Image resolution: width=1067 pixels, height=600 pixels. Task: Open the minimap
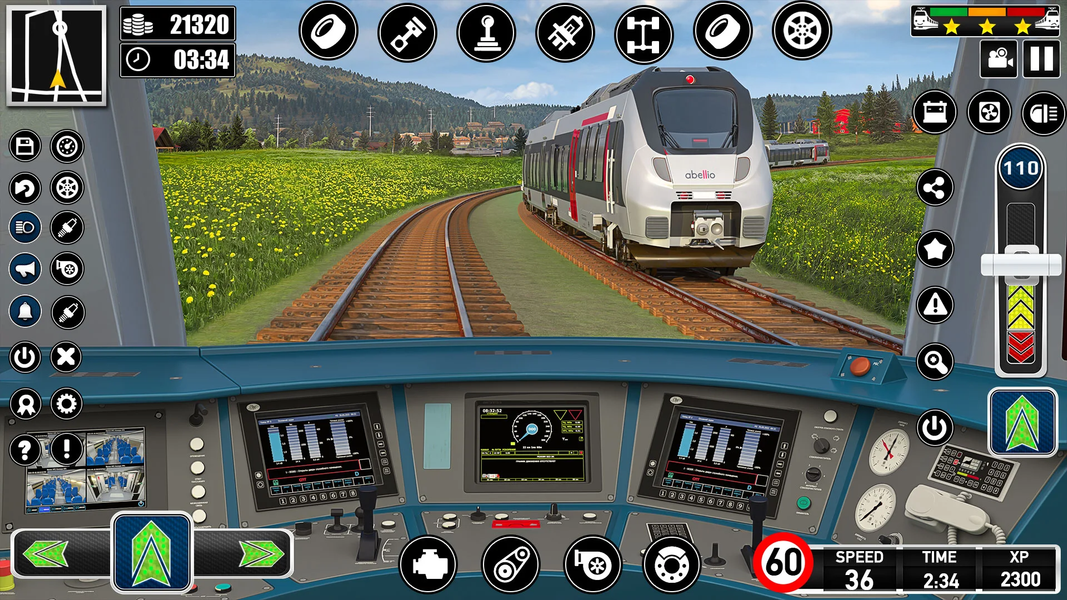(56, 53)
